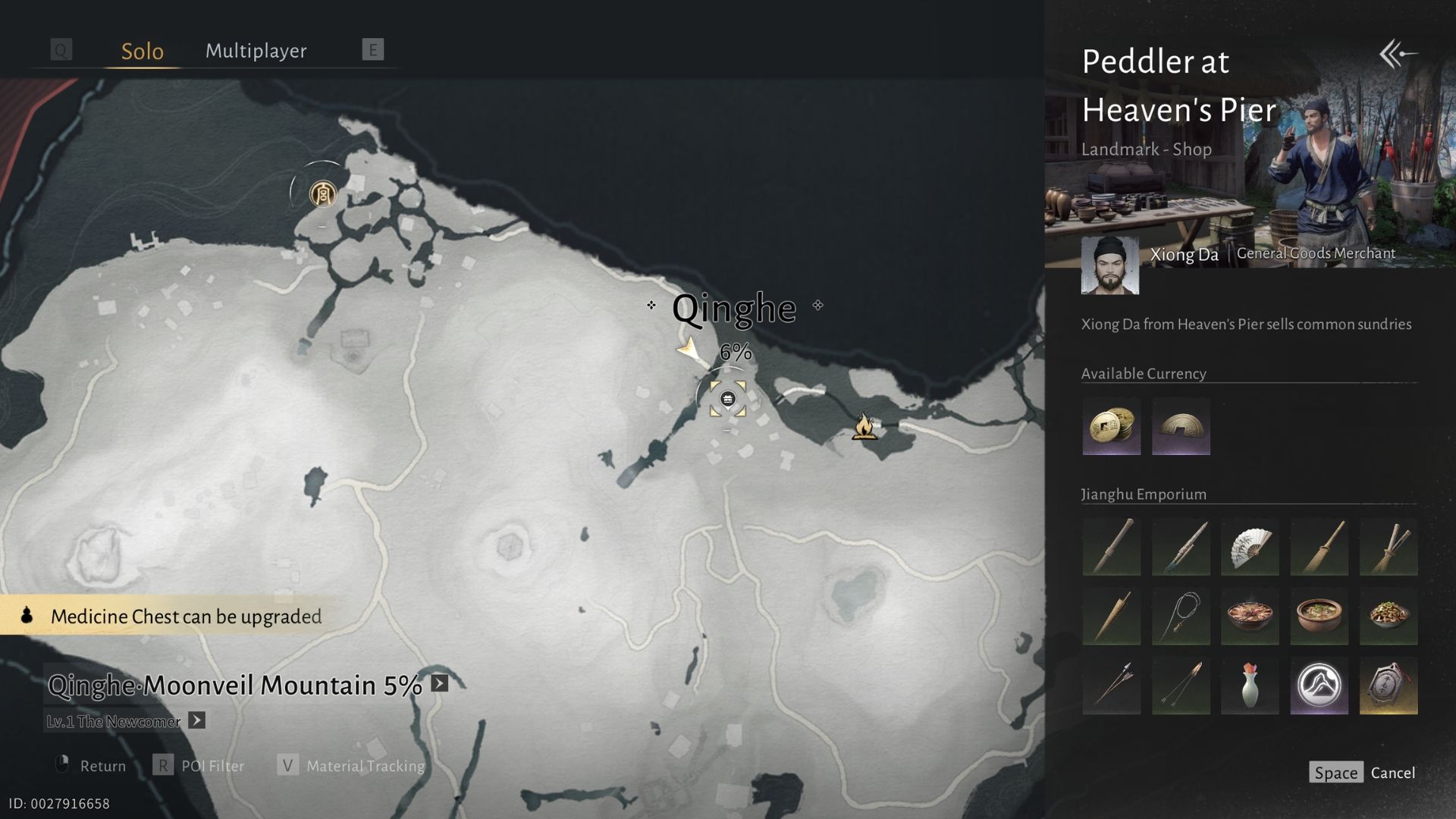Viewport: 1456px width, 819px height.
Task: Click Xiong Da's merchant portrait
Action: (x=1109, y=265)
